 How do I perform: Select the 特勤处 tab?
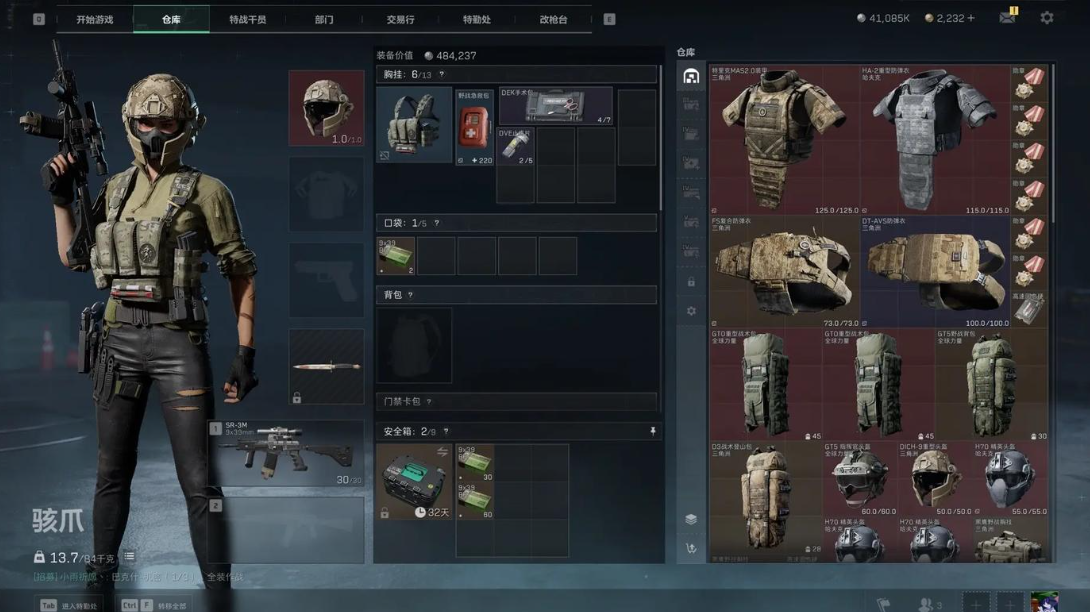click(477, 19)
